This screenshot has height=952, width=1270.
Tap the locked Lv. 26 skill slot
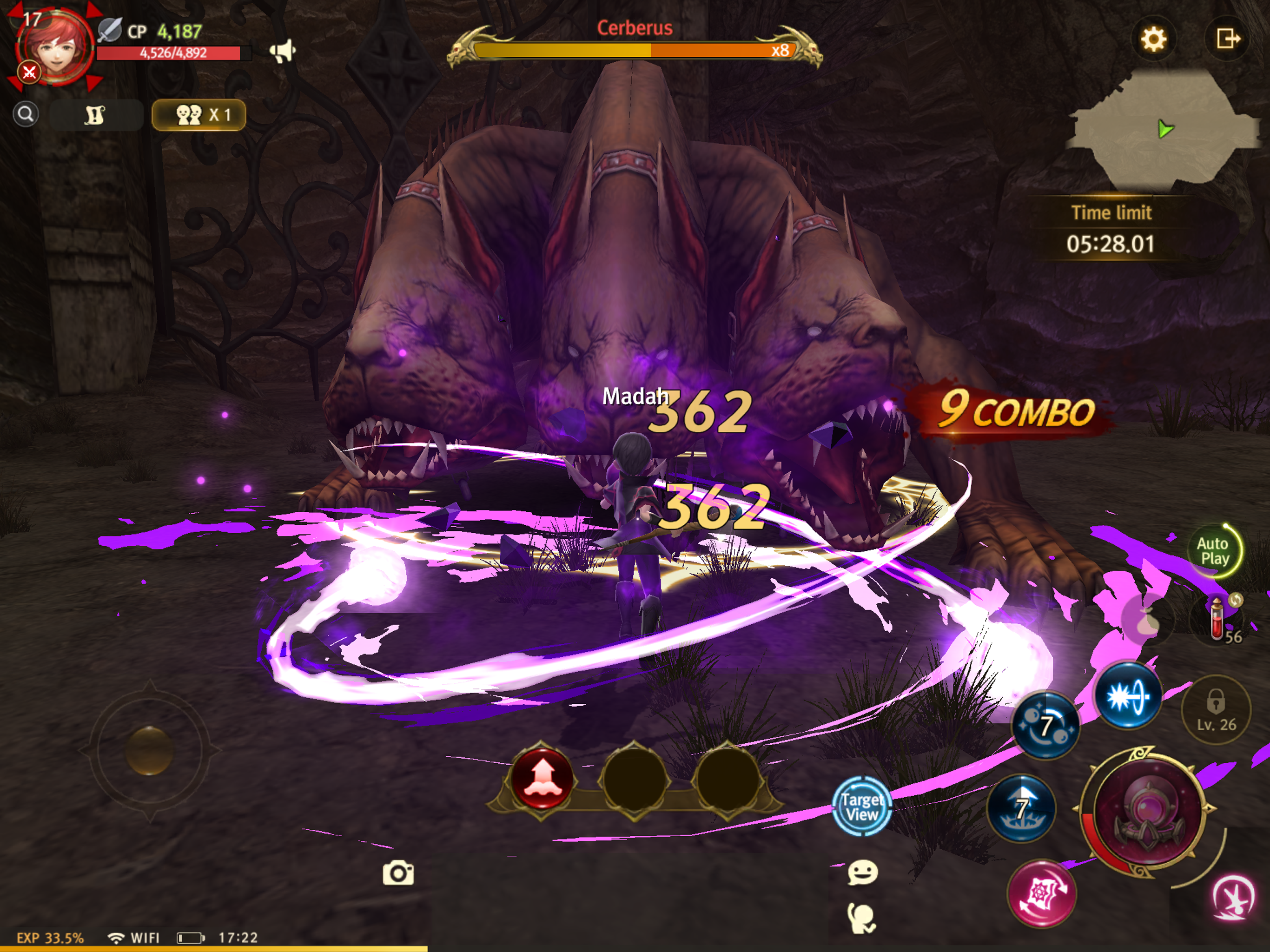(x=1216, y=710)
